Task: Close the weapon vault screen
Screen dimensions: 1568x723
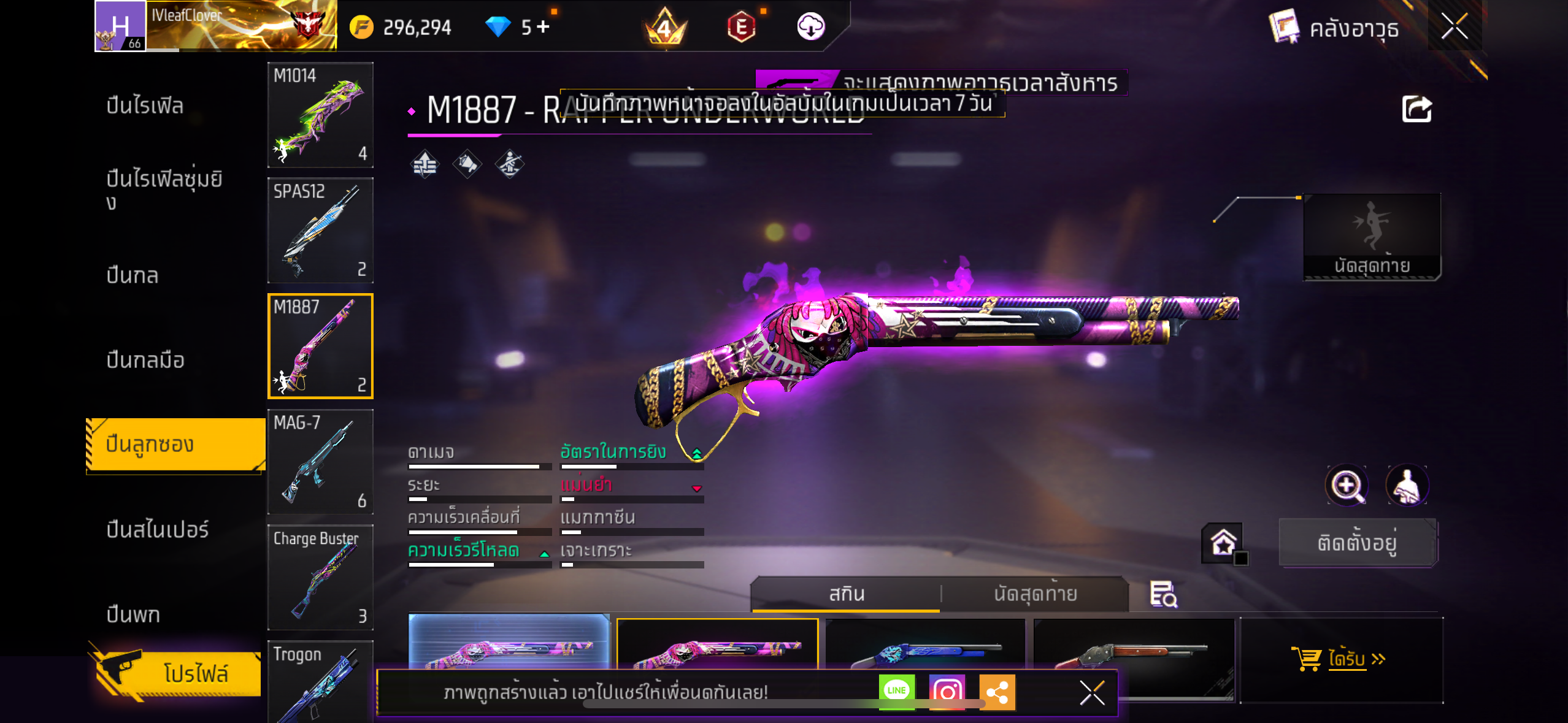Action: click(x=1454, y=27)
